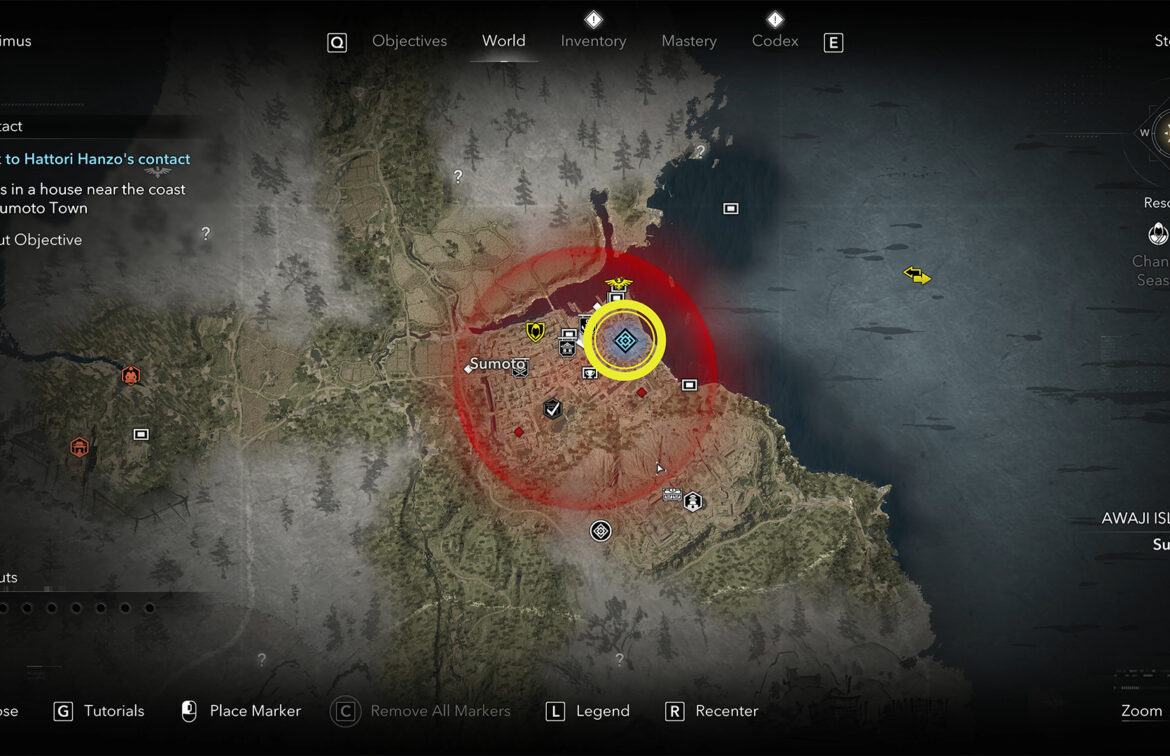
Task: Show the map Legend
Action: (x=602, y=711)
